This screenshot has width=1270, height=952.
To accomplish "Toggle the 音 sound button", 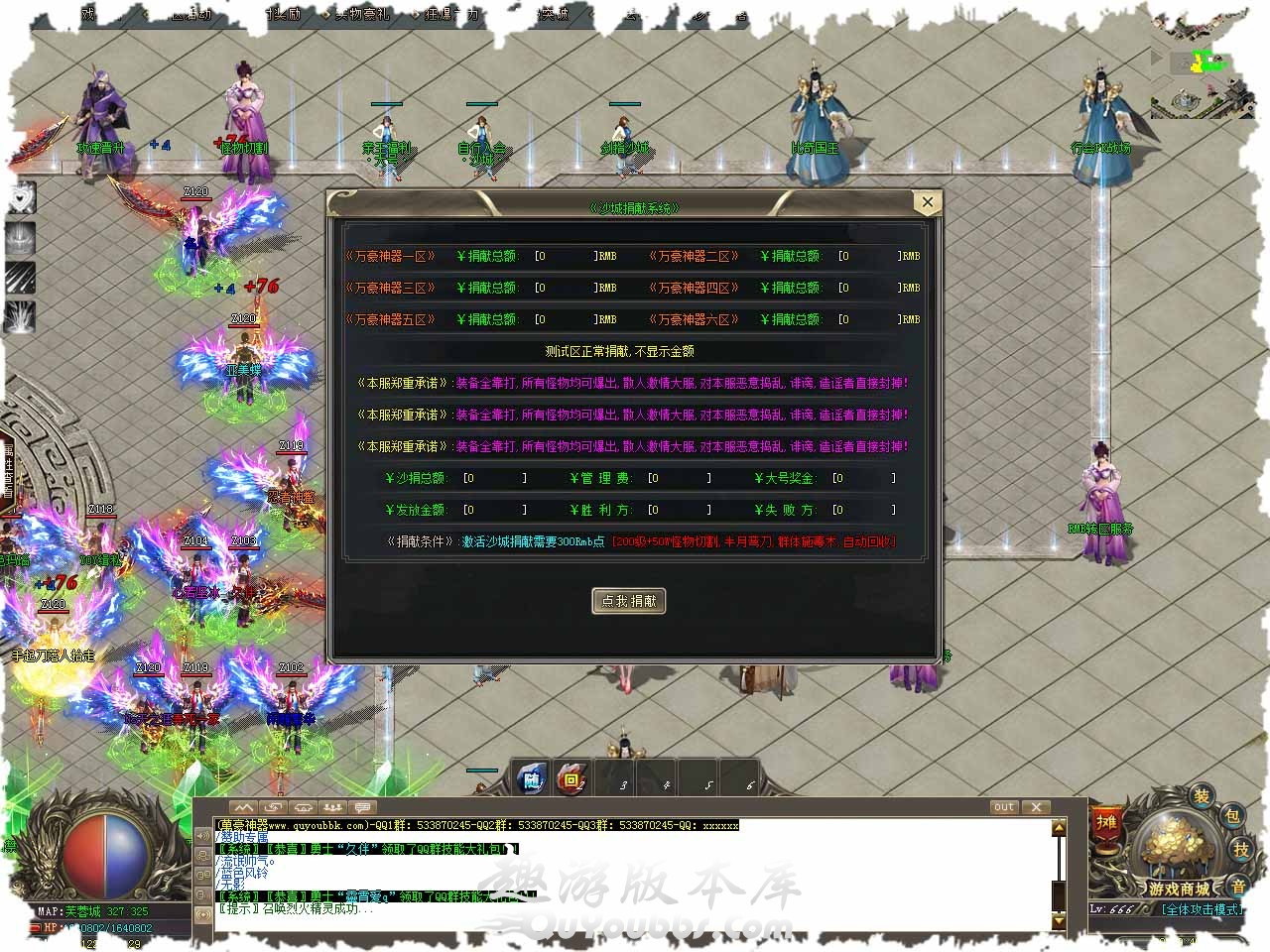I will tap(1239, 885).
